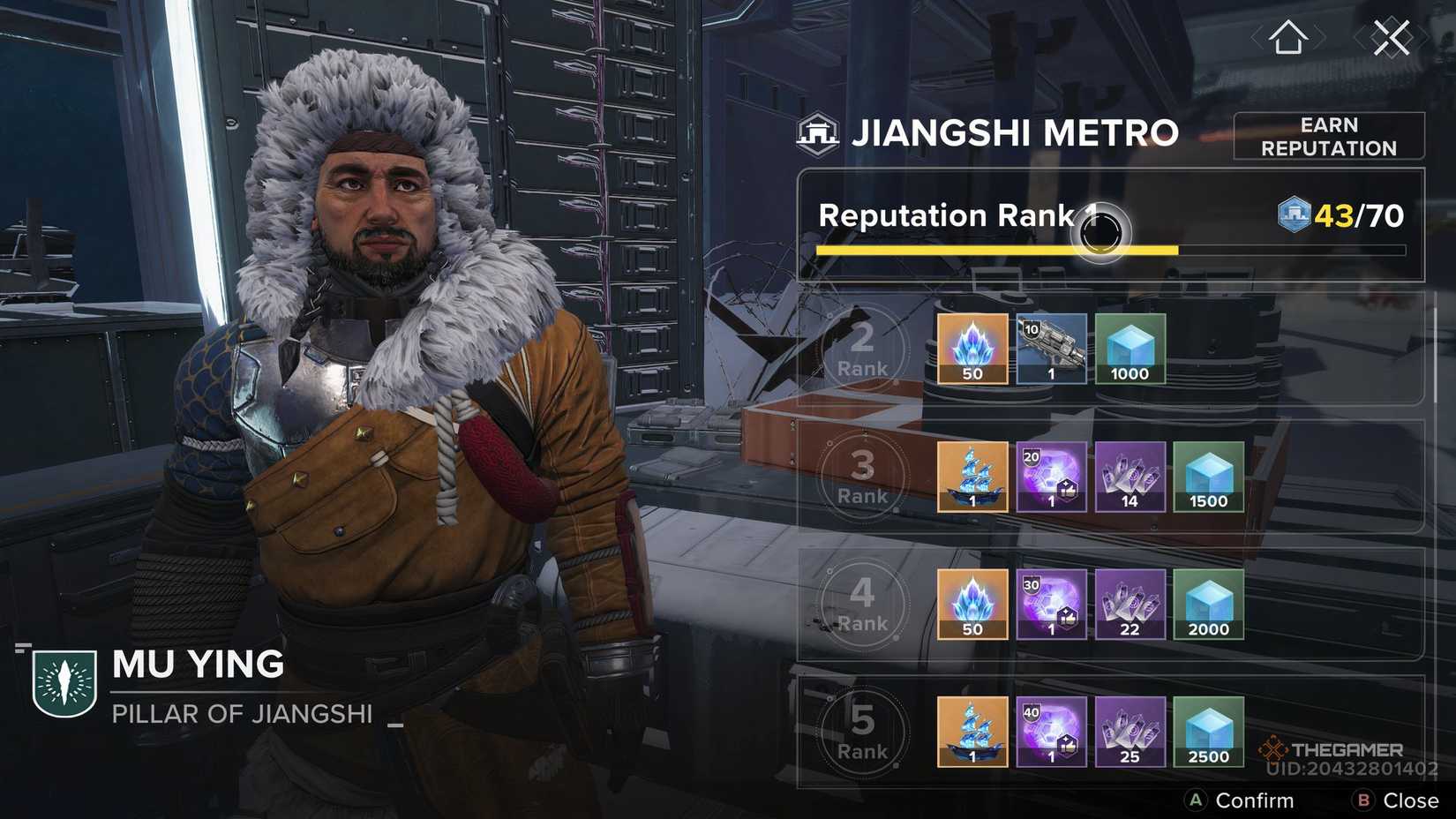The width and height of the screenshot is (1456, 819).
Task: Open the Jiangshi Metro emblem icon
Action: pos(819,131)
